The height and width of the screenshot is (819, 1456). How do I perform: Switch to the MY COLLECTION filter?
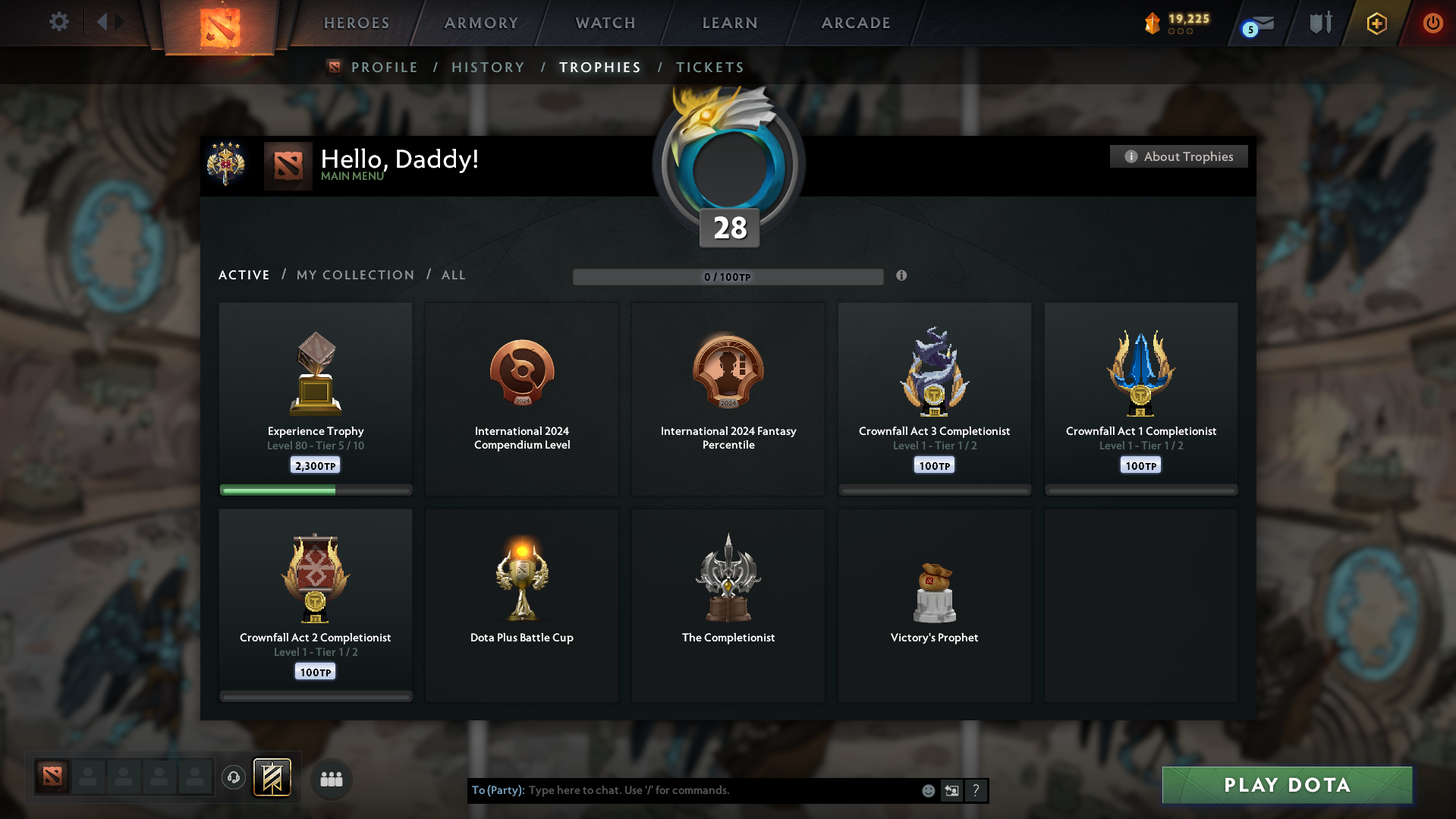click(x=354, y=275)
